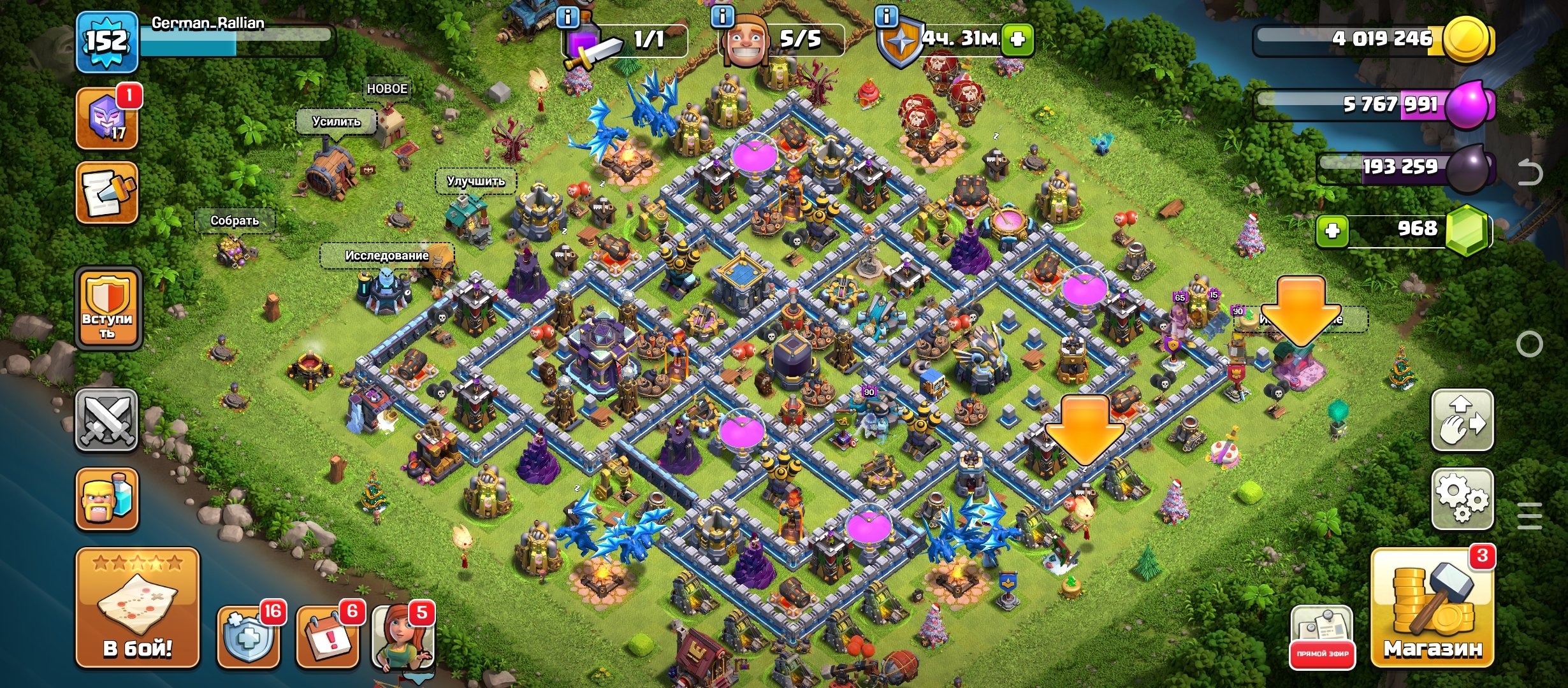Tap the spell info tooltip toggle

[x=567, y=19]
